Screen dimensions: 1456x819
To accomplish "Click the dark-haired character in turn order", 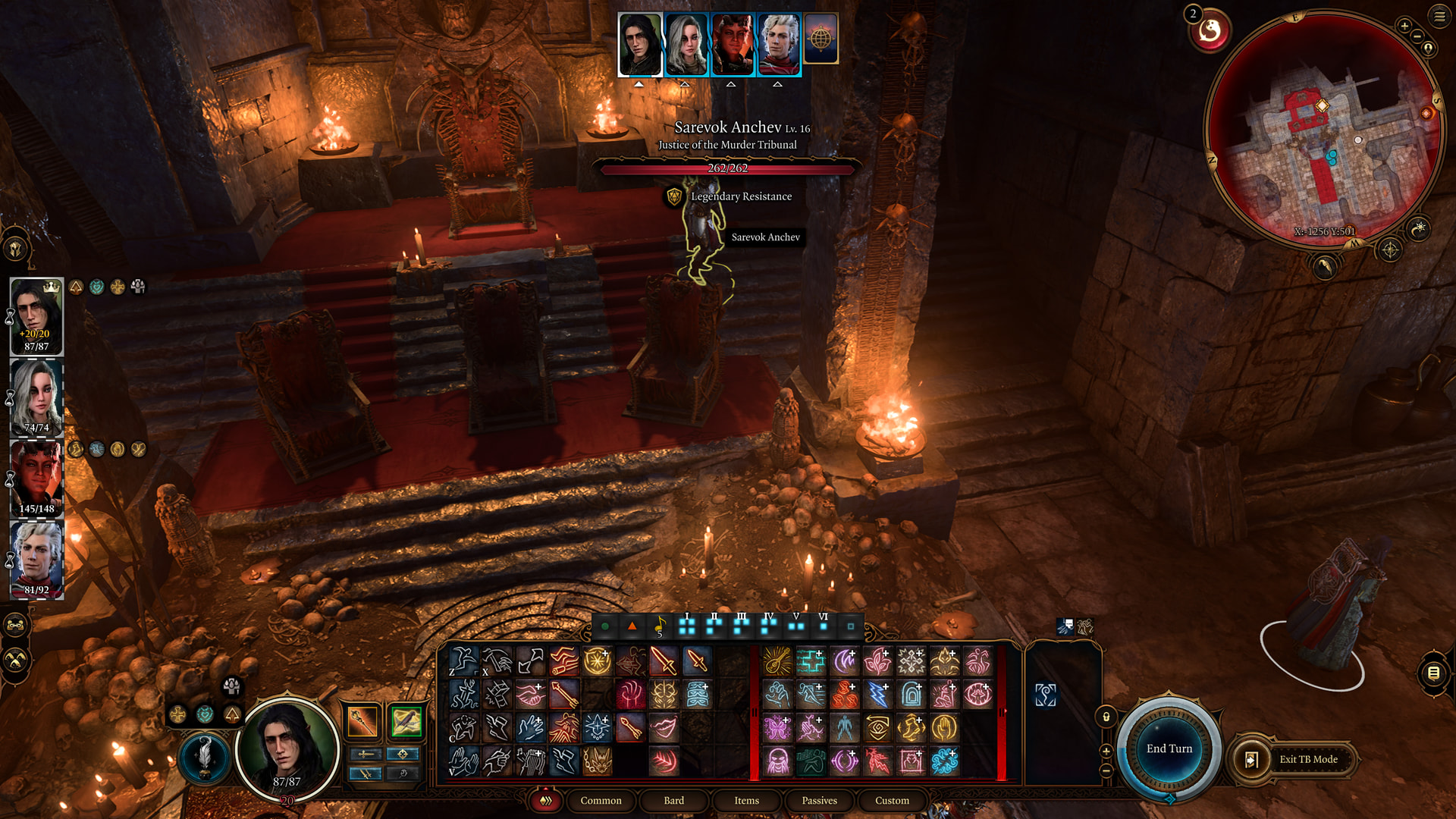I will pyautogui.click(x=640, y=44).
